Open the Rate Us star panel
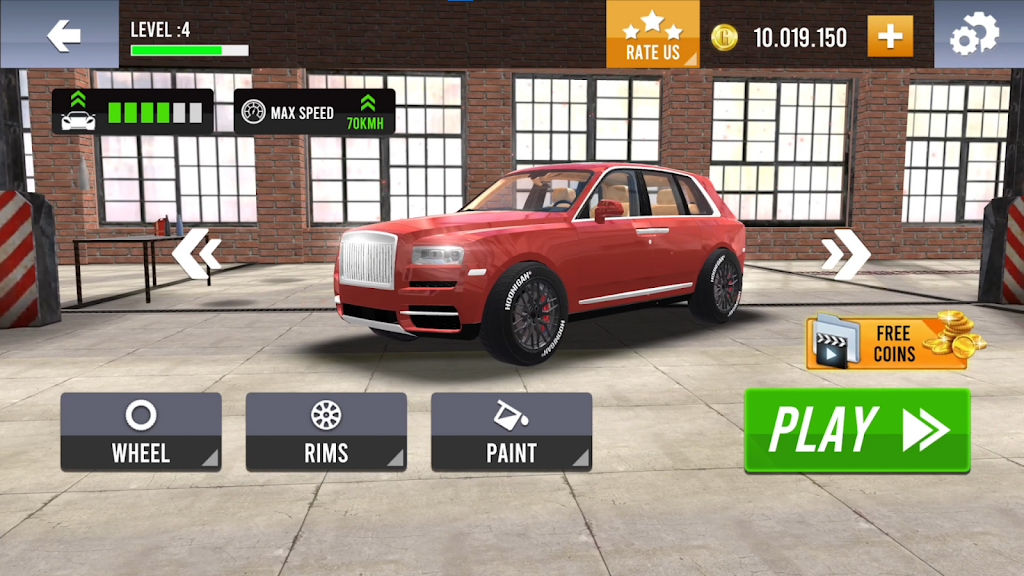 click(x=652, y=35)
